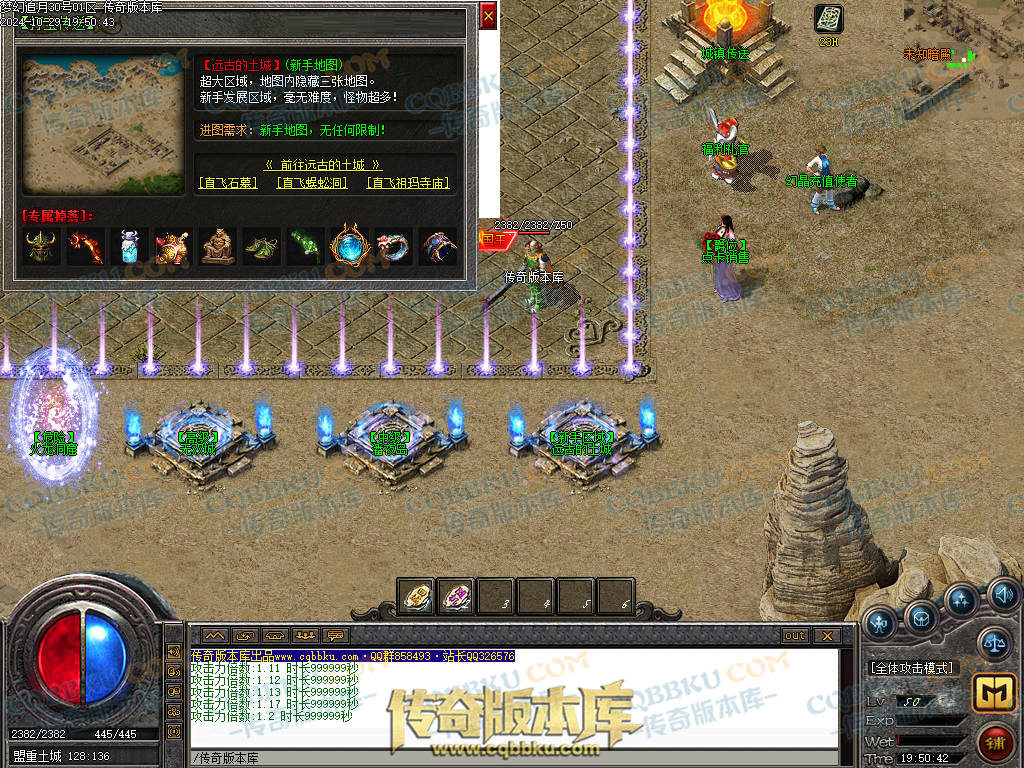This screenshot has width=1024, height=768.
Task: Click the 23H buff scroll icon
Action: pyautogui.click(x=828, y=19)
